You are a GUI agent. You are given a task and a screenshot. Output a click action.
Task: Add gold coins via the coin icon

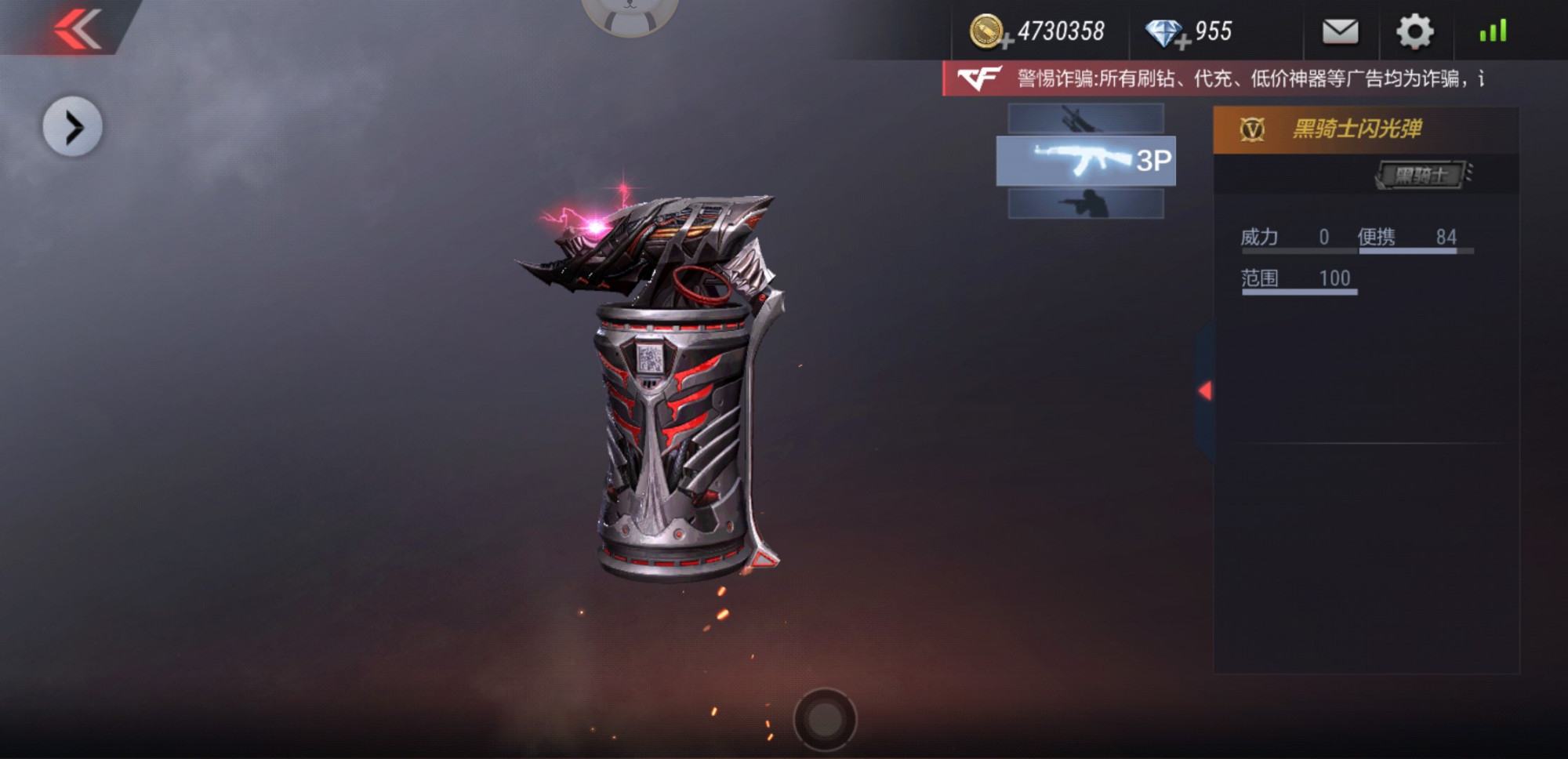[988, 32]
